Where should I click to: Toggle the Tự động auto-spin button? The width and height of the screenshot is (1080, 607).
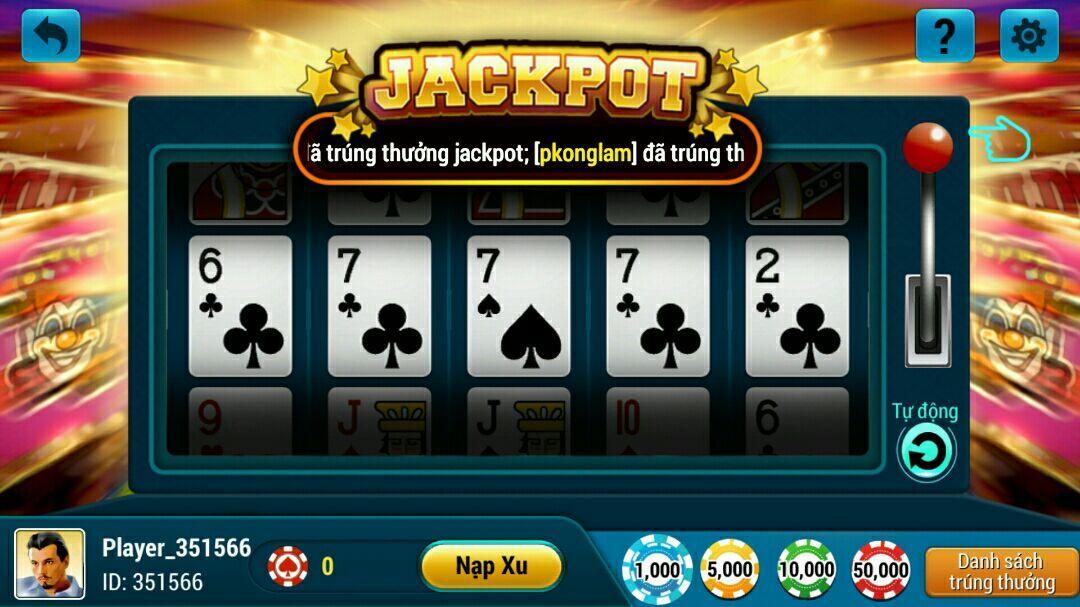[926, 451]
